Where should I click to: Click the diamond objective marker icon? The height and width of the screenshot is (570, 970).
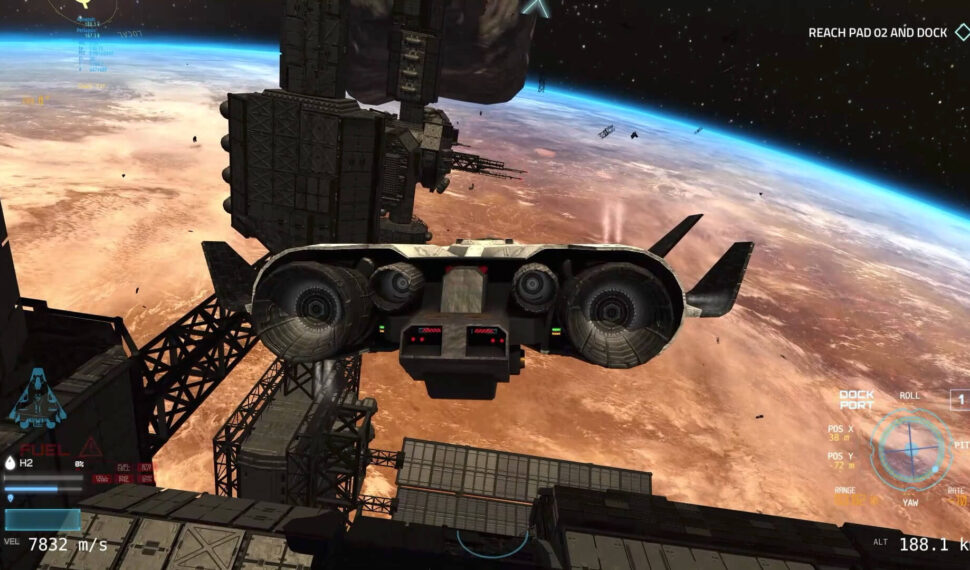961,32
